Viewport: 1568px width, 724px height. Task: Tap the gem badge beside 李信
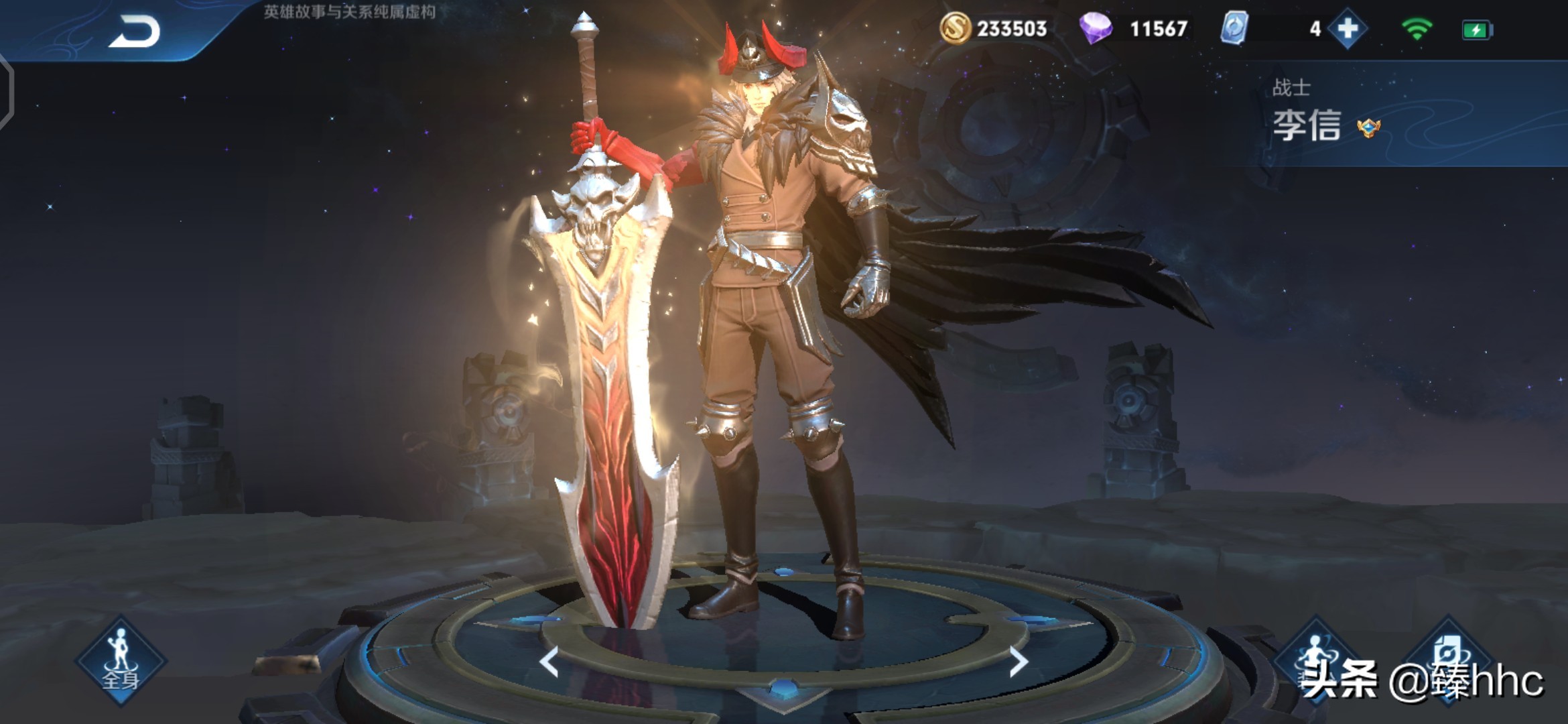click(1368, 127)
